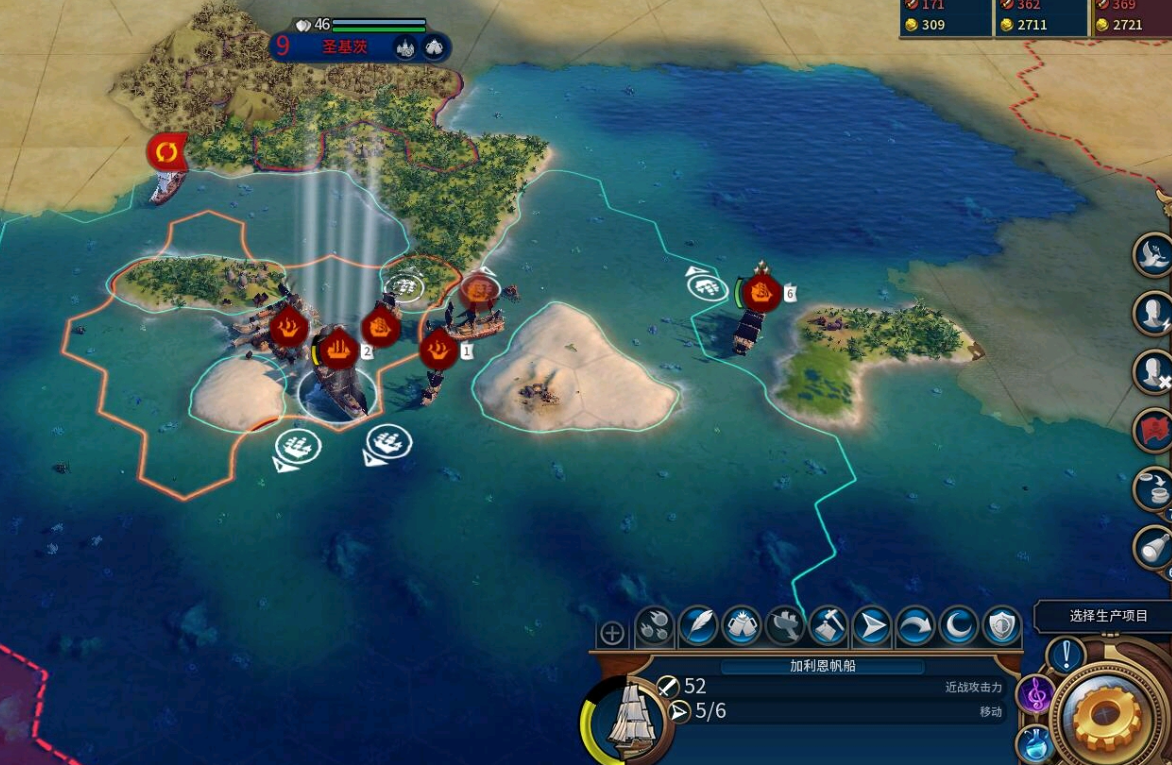Image resolution: width=1172 pixels, height=765 pixels.
Task: Click the ship-with-arrow unit action
Action: (785, 627)
